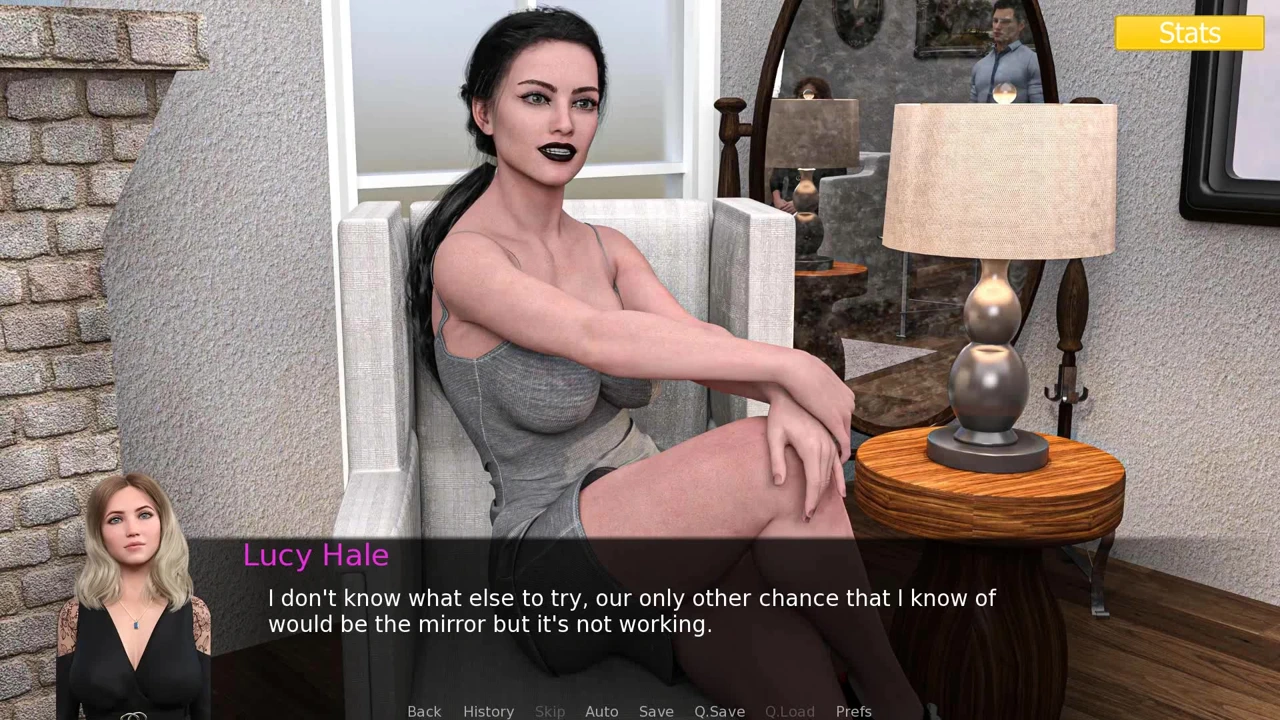Open History to review past conversations
Screen dimensions: 1280x720
point(488,711)
